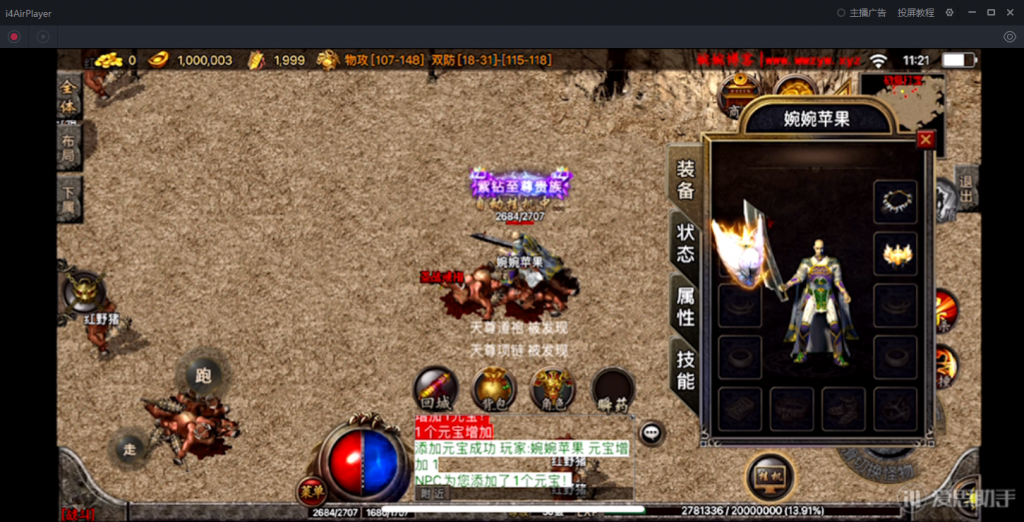Close the character equipment panel
This screenshot has width=1024, height=522.
[925, 140]
